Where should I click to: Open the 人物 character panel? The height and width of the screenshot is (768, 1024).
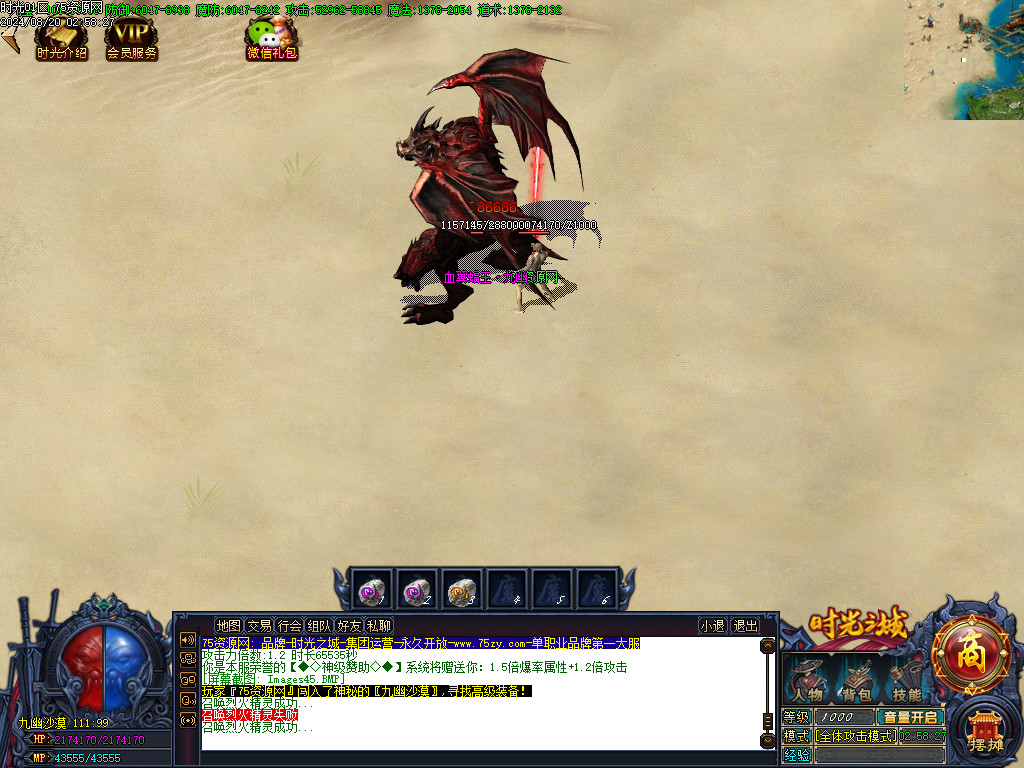coord(808,681)
